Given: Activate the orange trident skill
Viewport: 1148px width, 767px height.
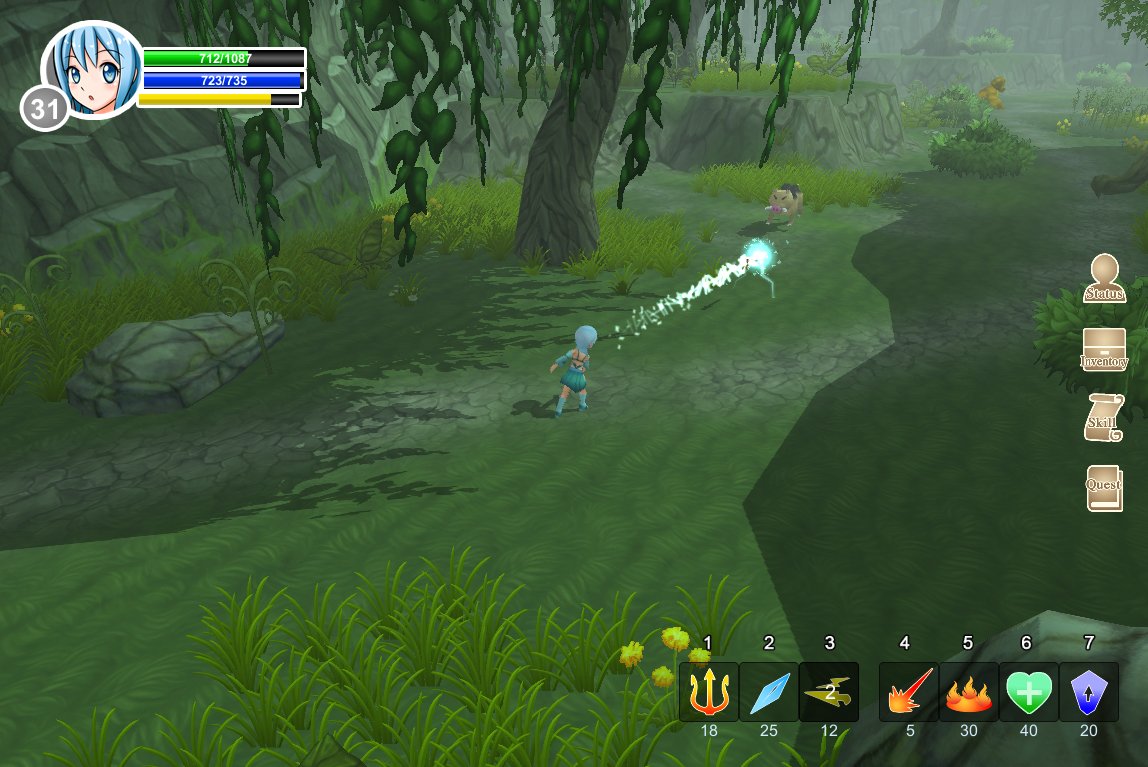Looking at the screenshot, I should tap(709, 692).
